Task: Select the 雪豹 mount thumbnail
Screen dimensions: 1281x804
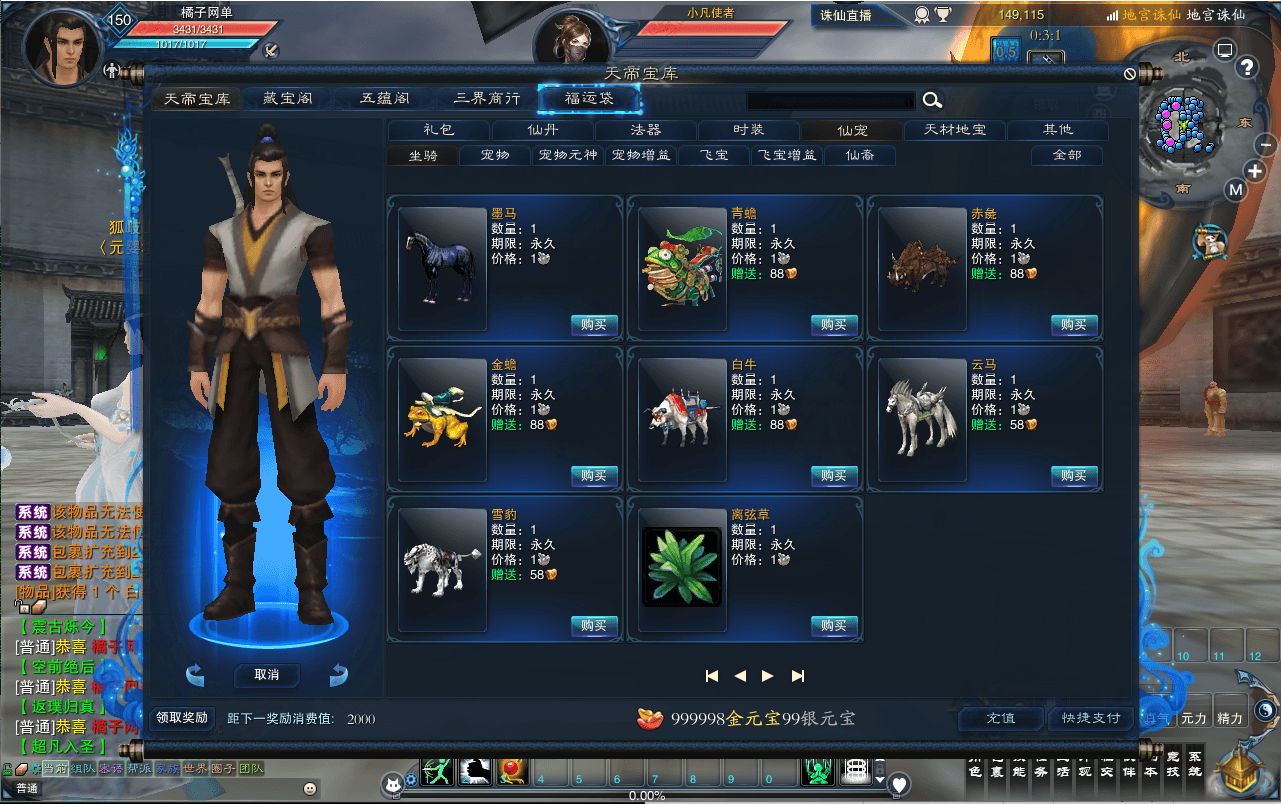Action: point(442,570)
